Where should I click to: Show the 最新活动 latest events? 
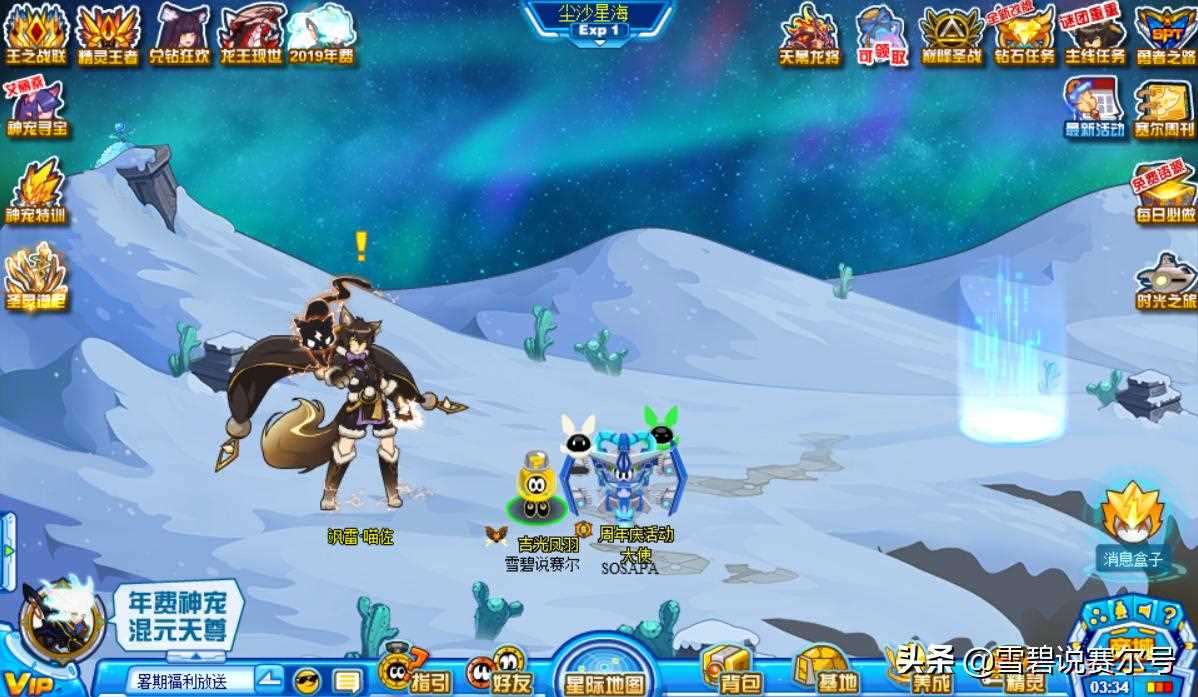click(1094, 107)
